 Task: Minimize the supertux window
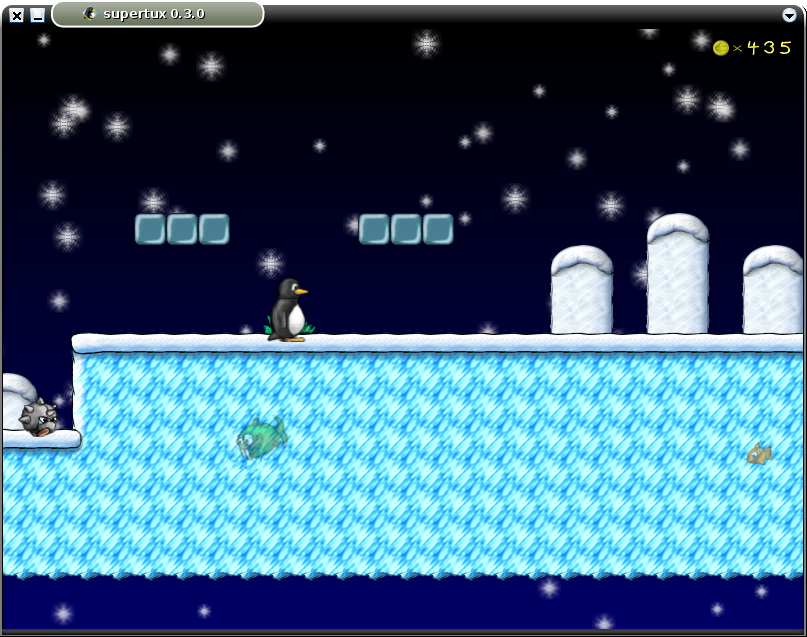click(37, 15)
